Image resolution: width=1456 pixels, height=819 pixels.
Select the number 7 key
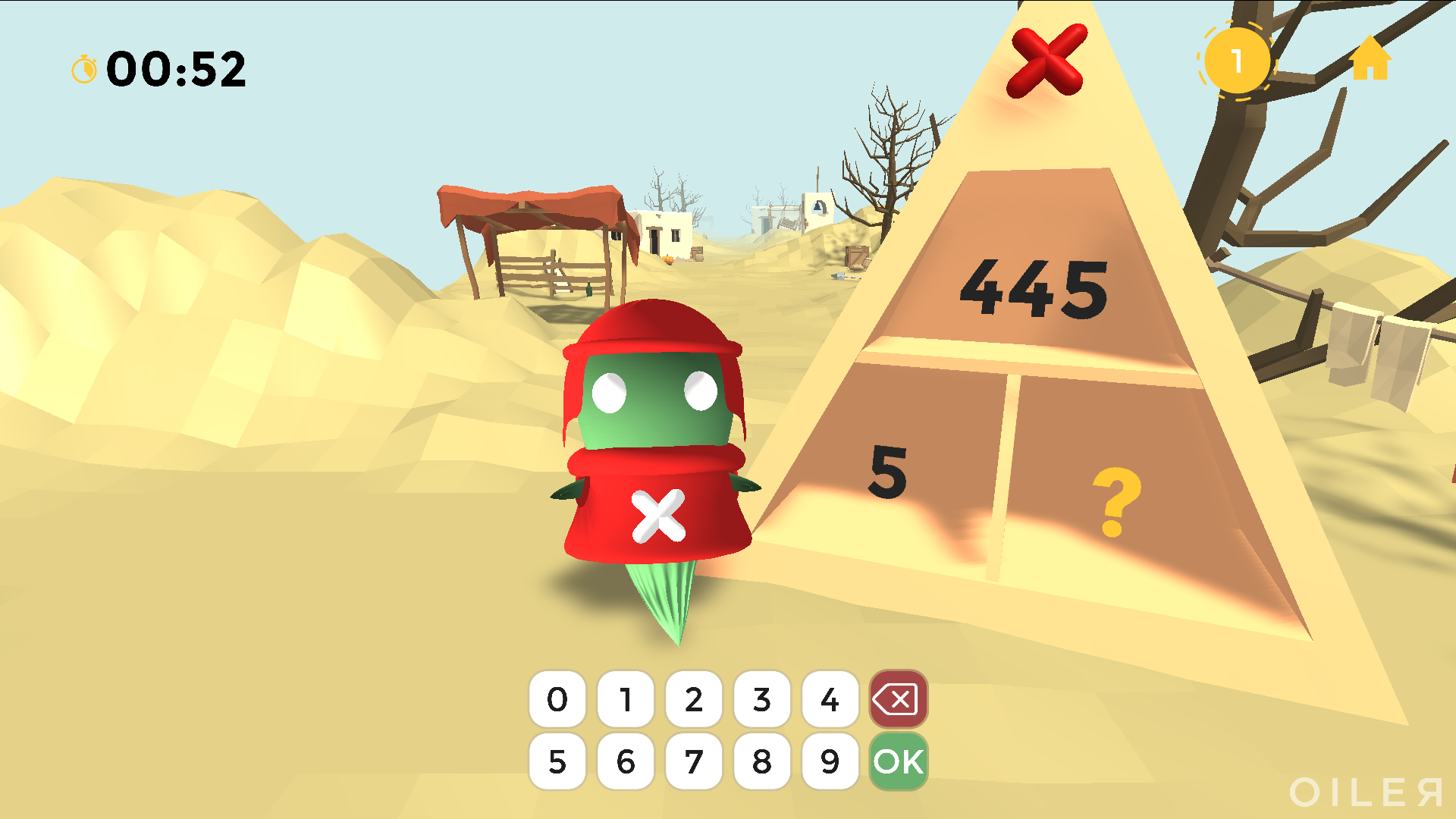pyautogui.click(x=694, y=761)
